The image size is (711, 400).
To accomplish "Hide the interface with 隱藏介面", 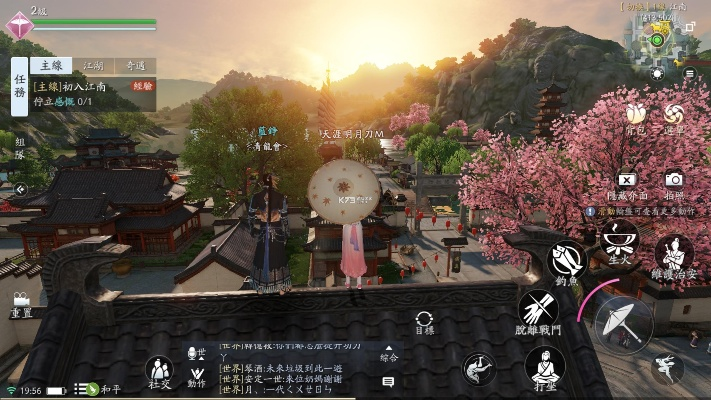I will tap(627, 183).
